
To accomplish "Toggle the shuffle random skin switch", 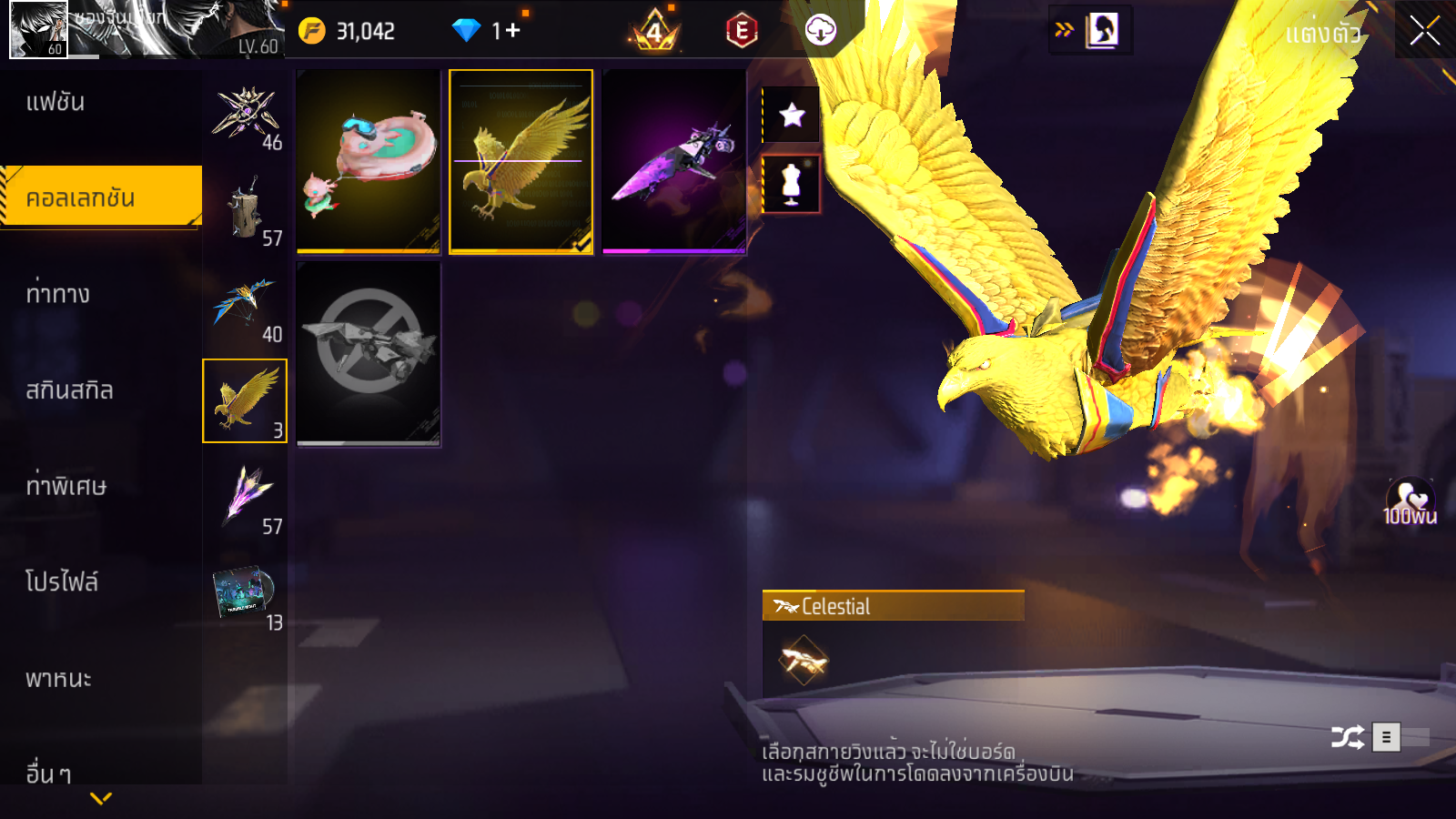I will (x=1400, y=737).
